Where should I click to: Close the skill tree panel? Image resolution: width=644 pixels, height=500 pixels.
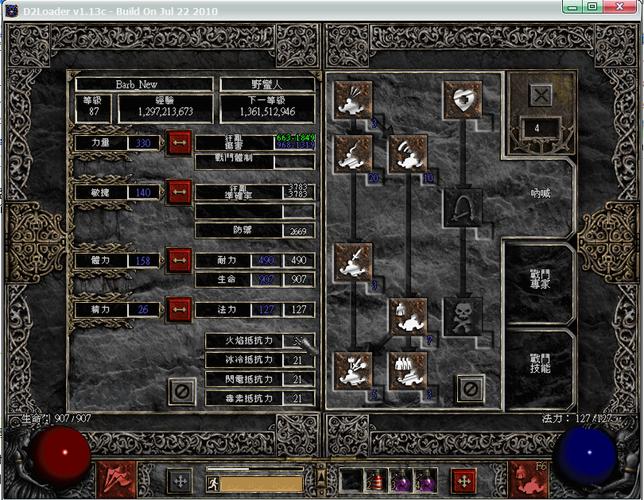click(470, 388)
